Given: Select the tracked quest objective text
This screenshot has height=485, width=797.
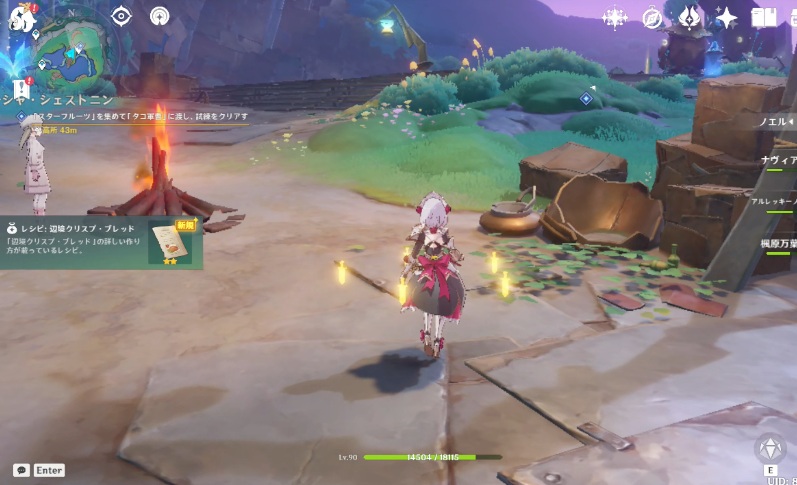Looking at the screenshot, I should [138, 116].
